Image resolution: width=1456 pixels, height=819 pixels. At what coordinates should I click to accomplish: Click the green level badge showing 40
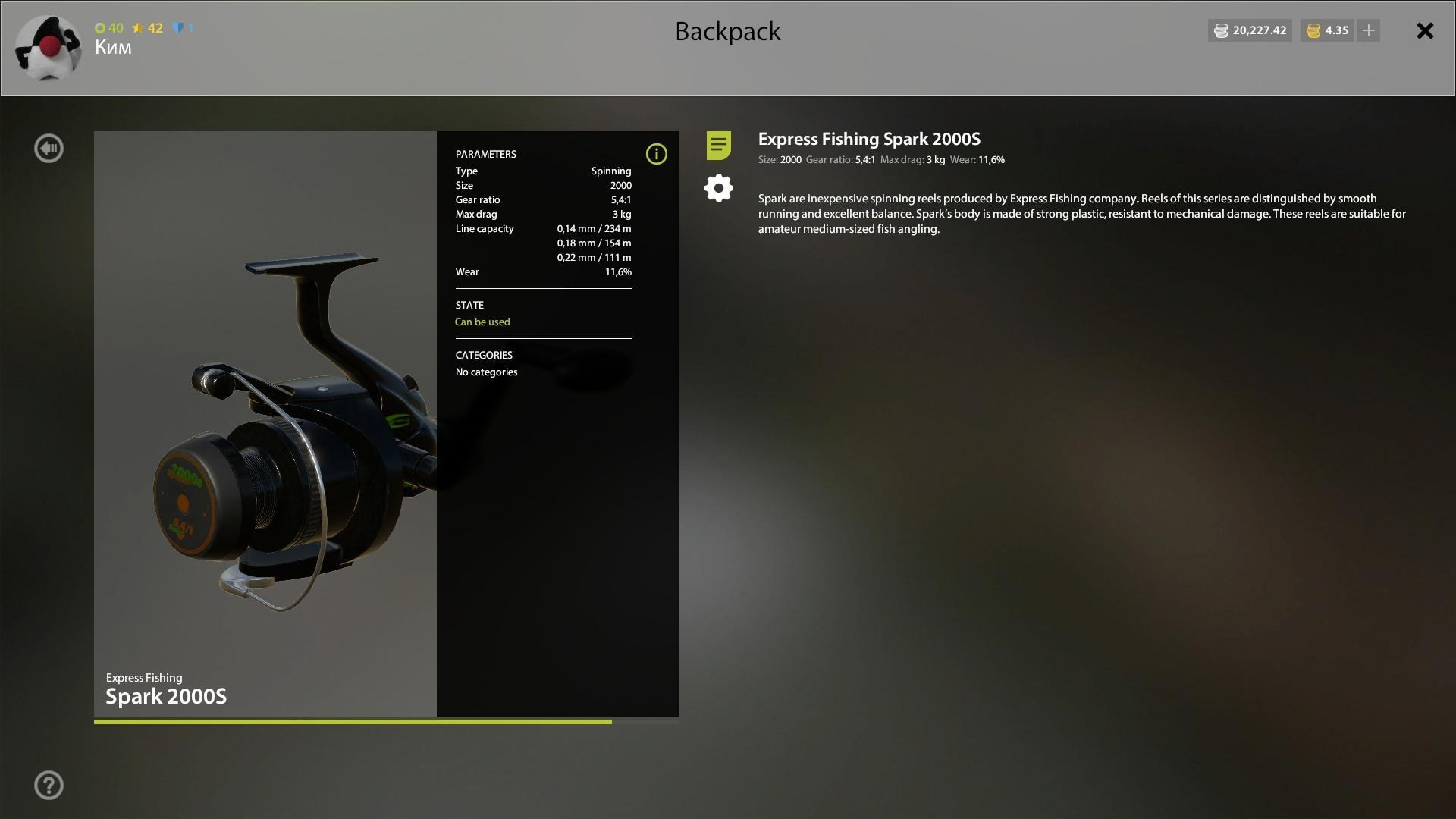(108, 28)
